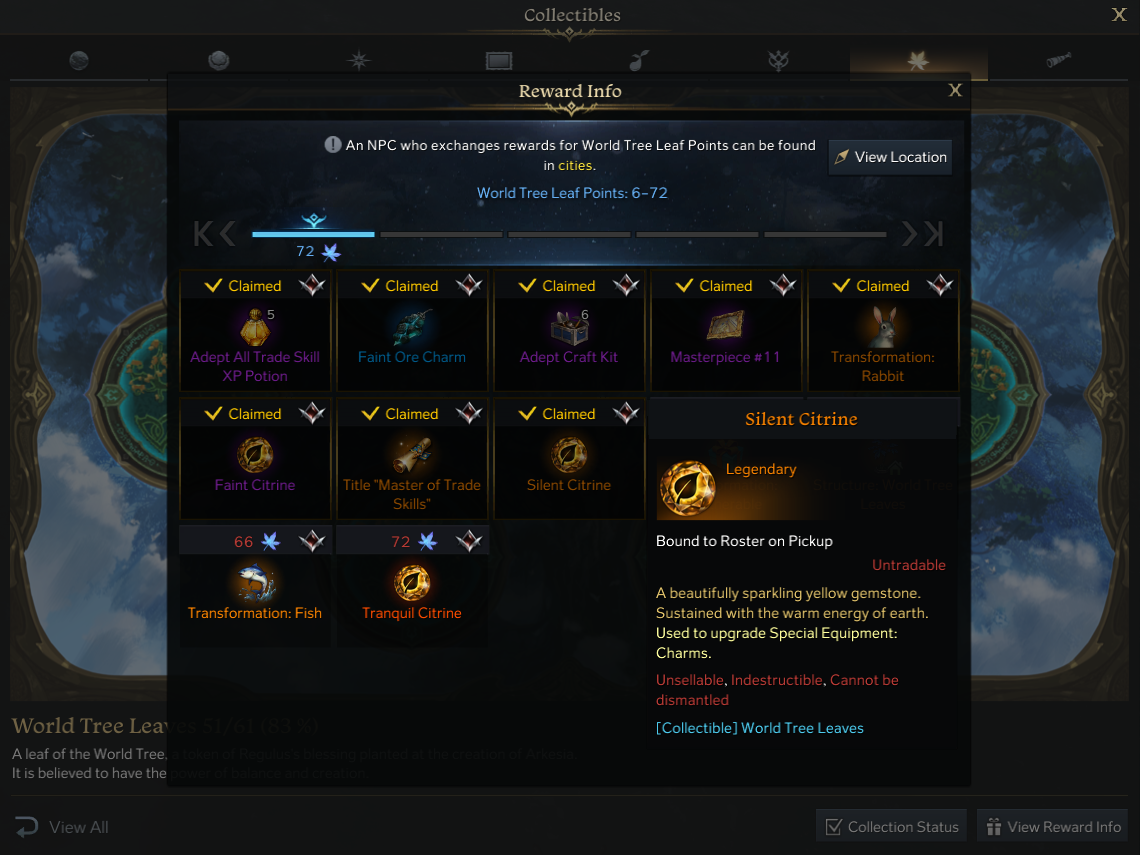
Task: Select the Adept All Trade Skill XP Potion reward
Action: (x=255, y=330)
